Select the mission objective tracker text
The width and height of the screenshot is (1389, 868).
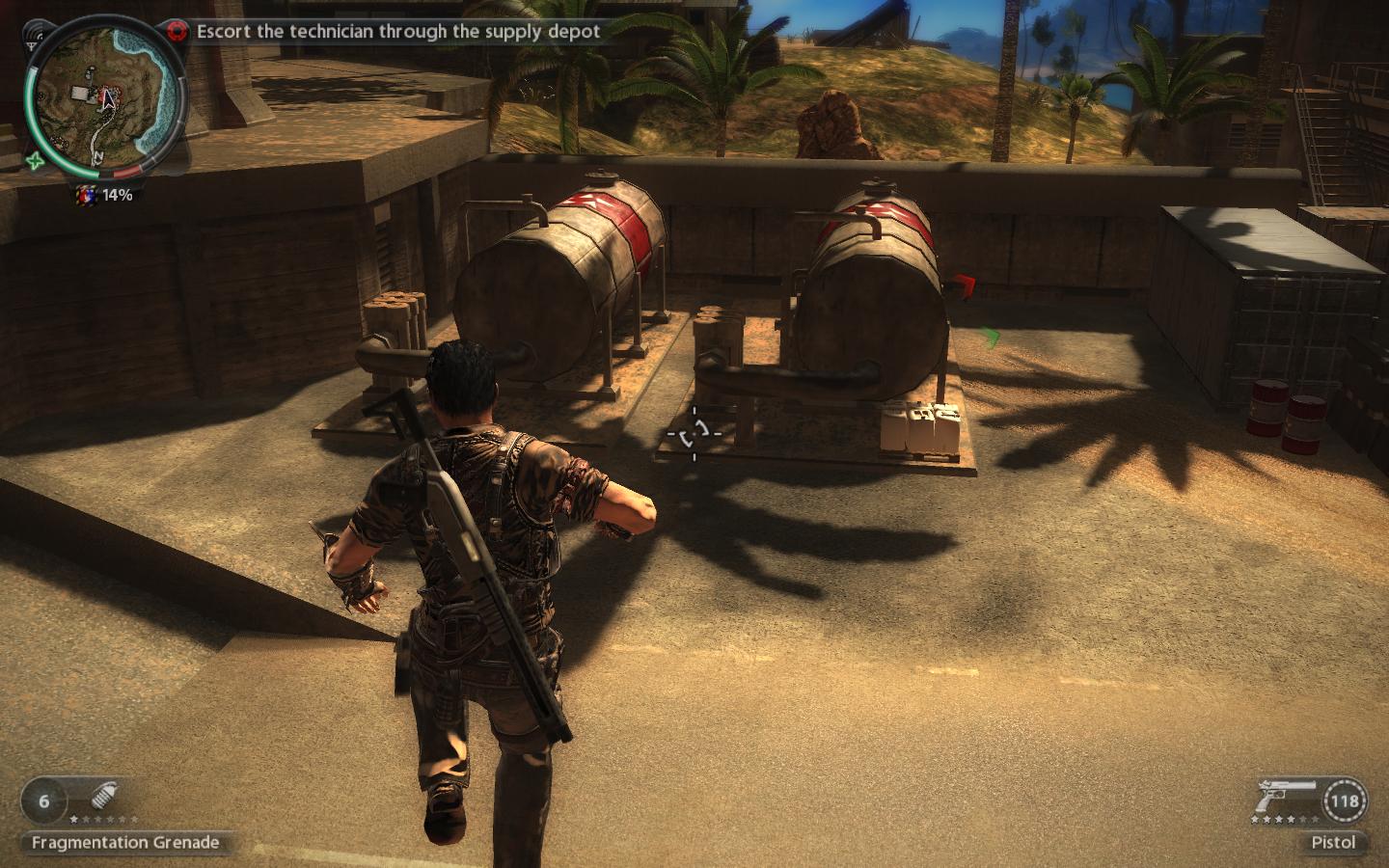click(398, 31)
